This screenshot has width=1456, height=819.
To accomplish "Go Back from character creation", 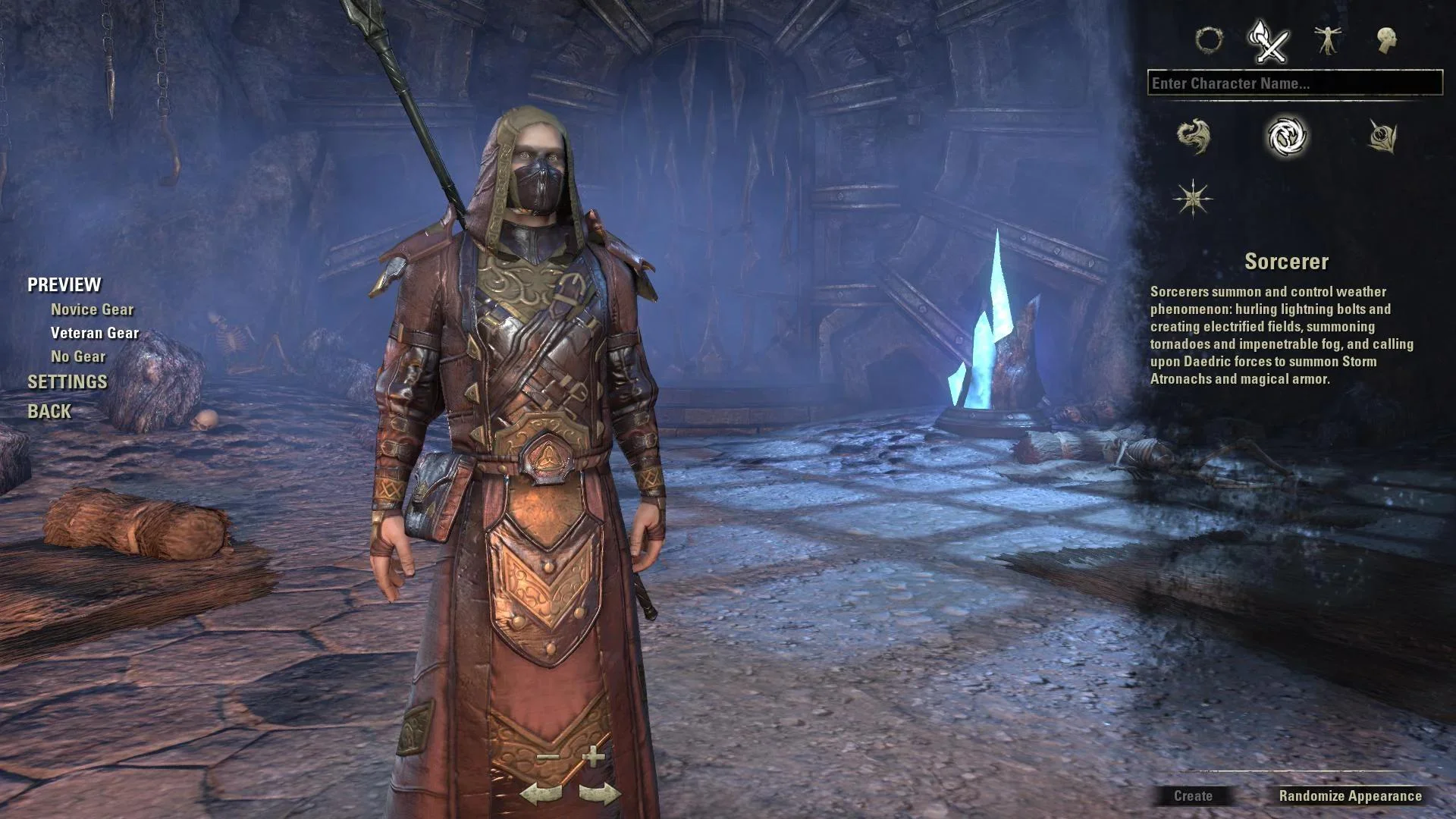I will tap(49, 412).
